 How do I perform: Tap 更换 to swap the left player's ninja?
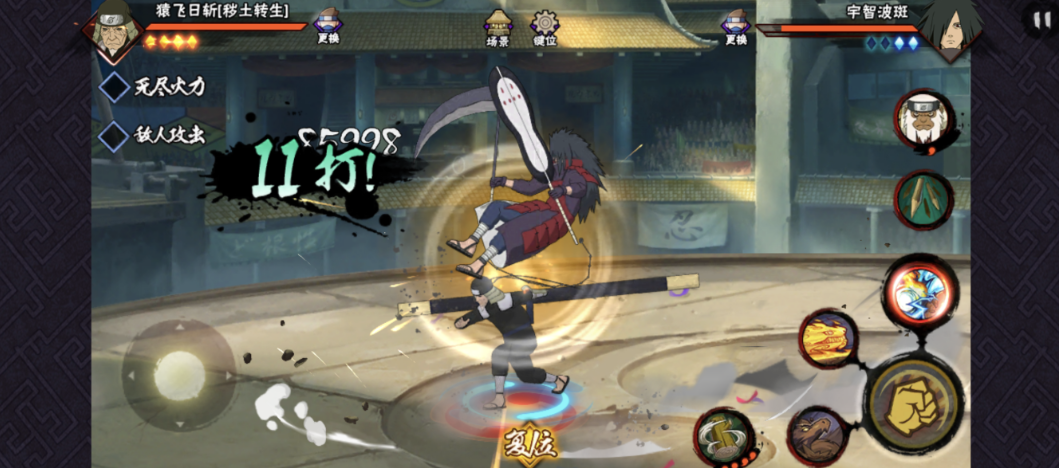[x=328, y=27]
